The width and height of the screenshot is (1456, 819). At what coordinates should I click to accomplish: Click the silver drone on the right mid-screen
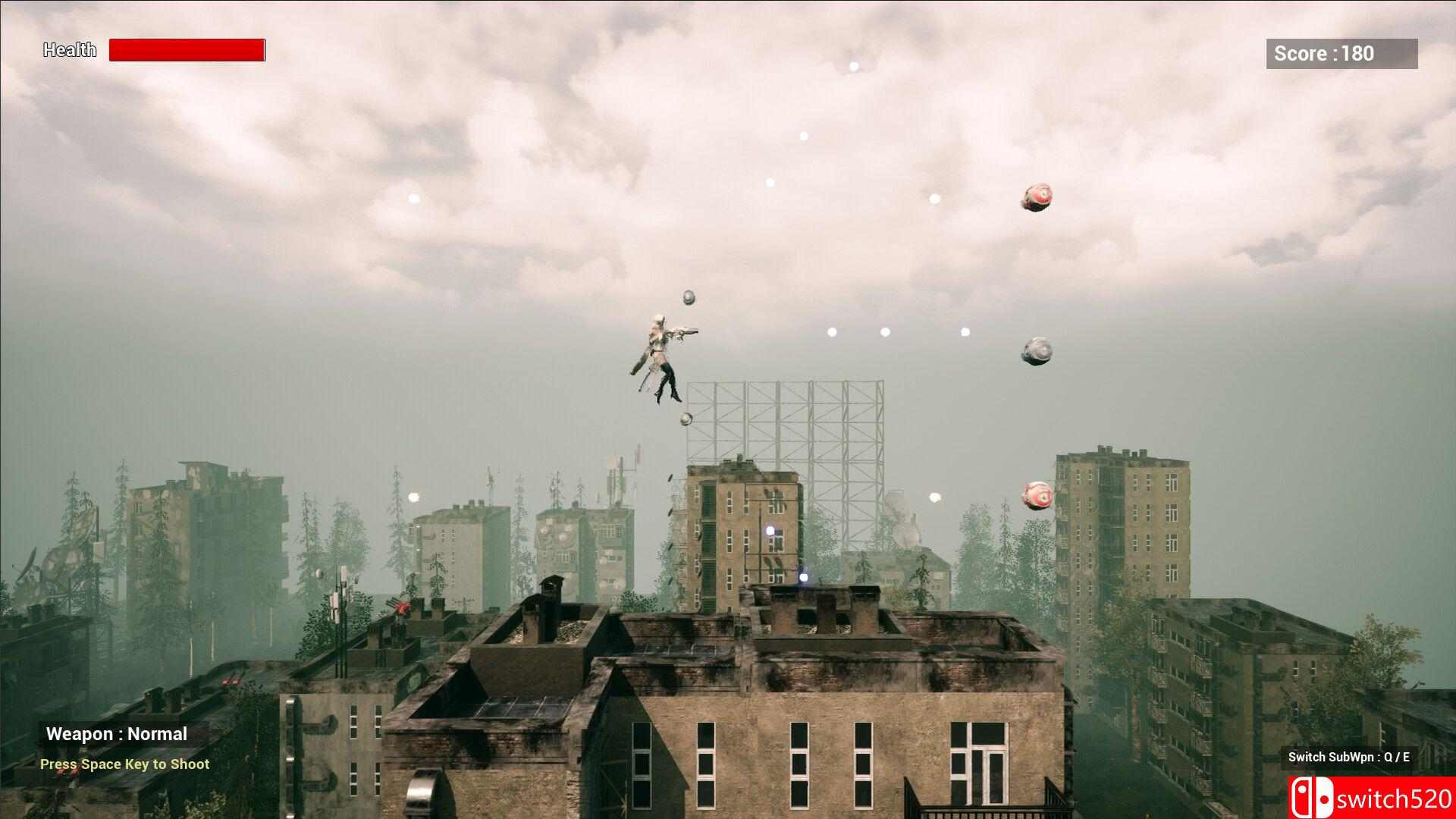coord(1037,350)
